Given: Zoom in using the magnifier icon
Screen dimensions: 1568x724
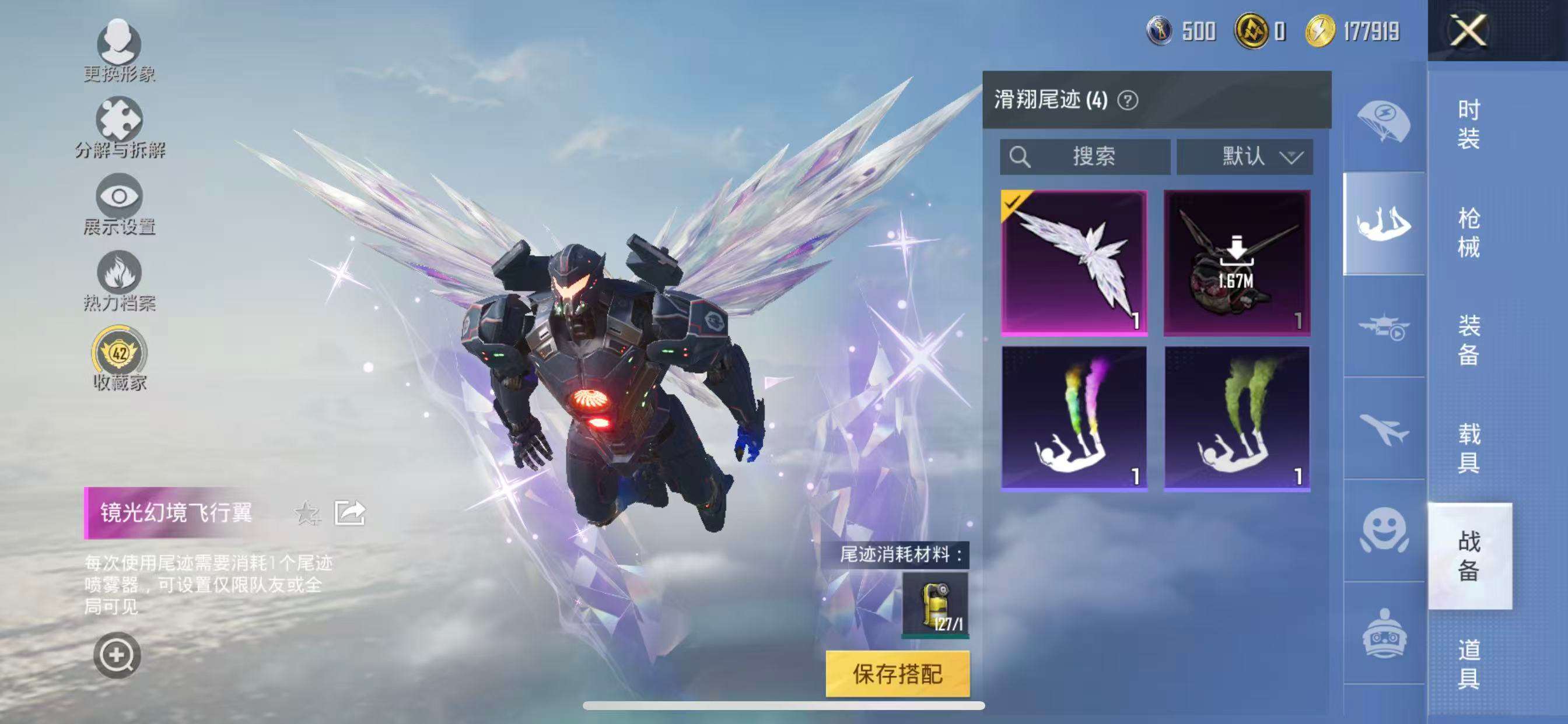Looking at the screenshot, I should click(116, 655).
